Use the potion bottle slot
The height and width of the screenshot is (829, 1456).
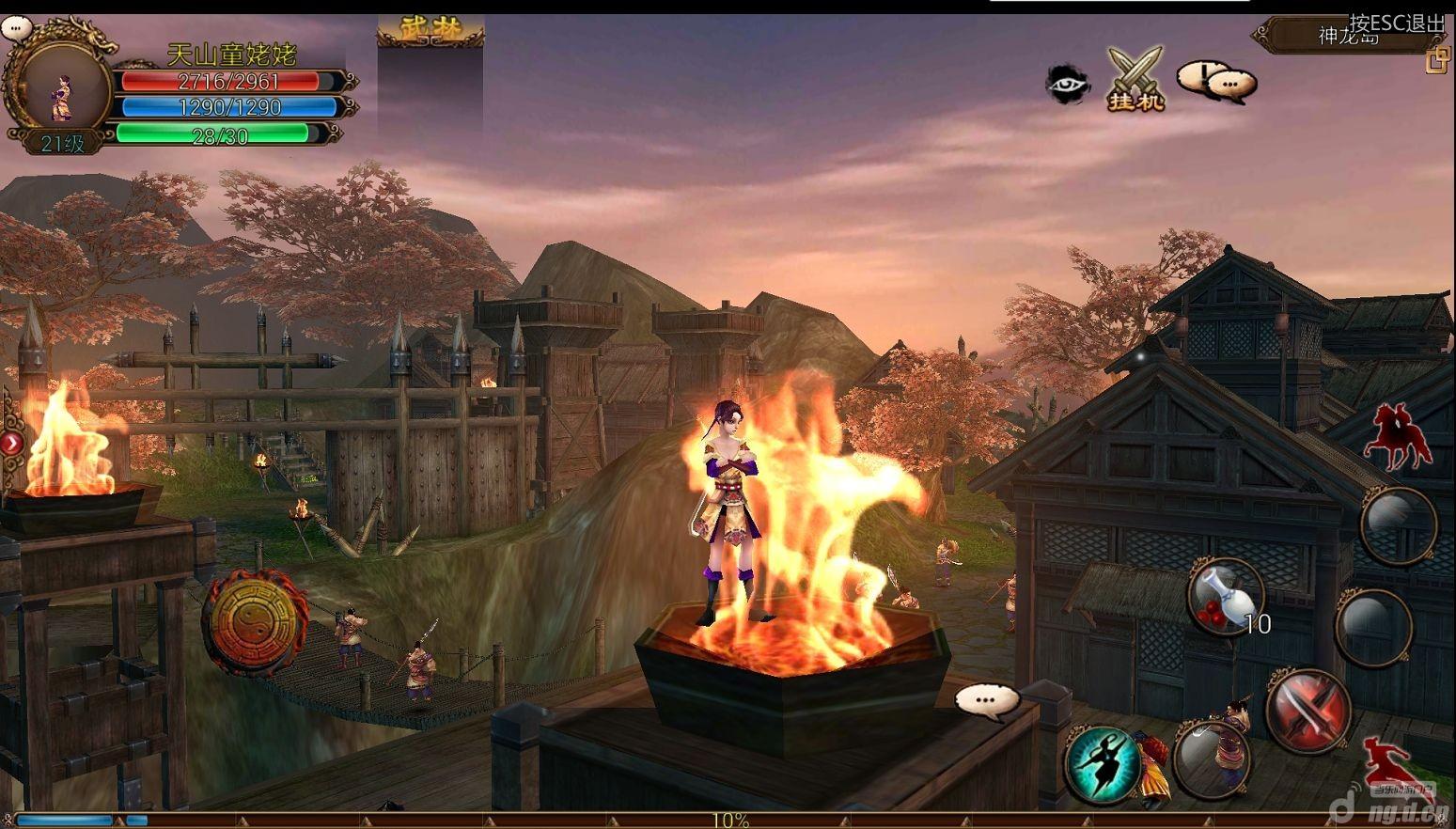coord(1224,597)
